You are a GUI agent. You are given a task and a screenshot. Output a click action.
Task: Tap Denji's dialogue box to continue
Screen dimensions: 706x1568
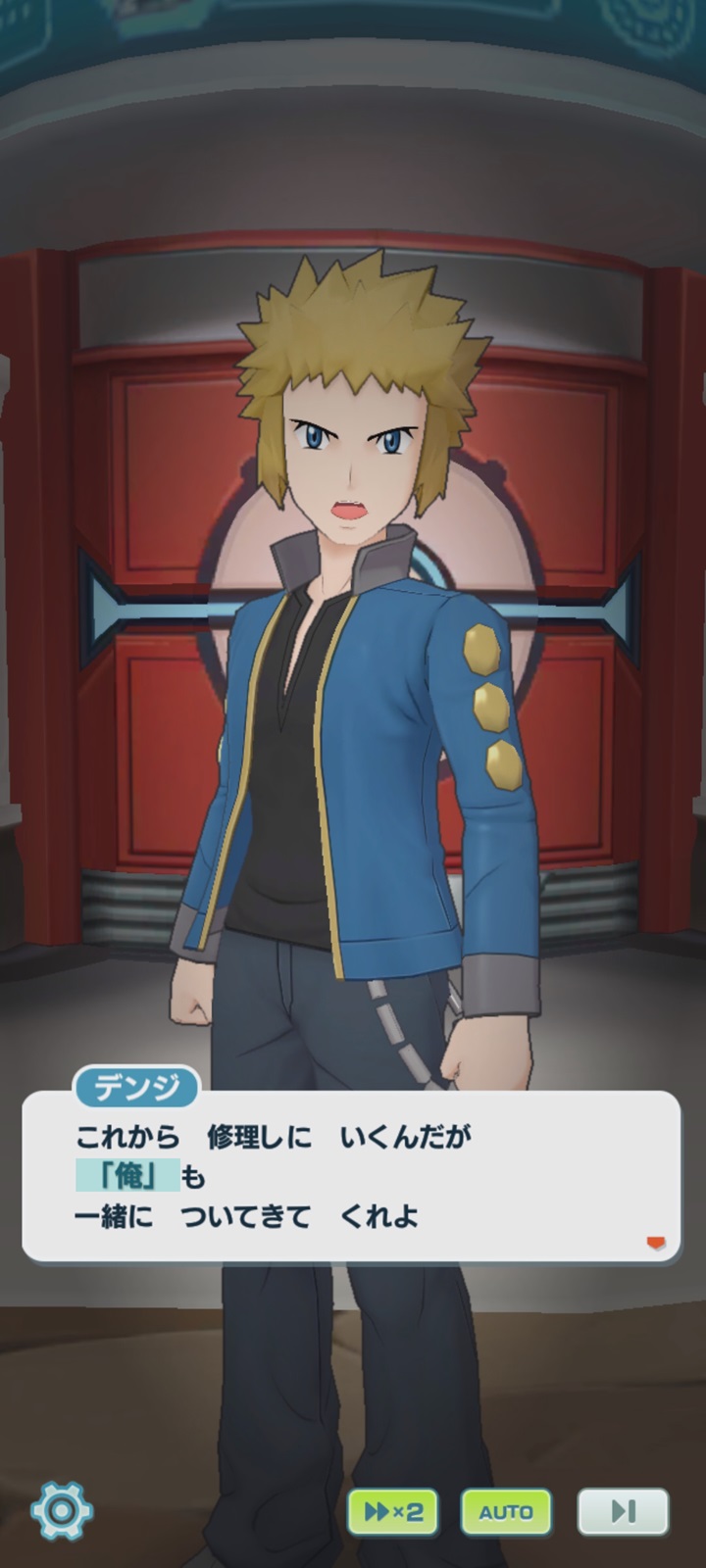pyautogui.click(x=350, y=1176)
